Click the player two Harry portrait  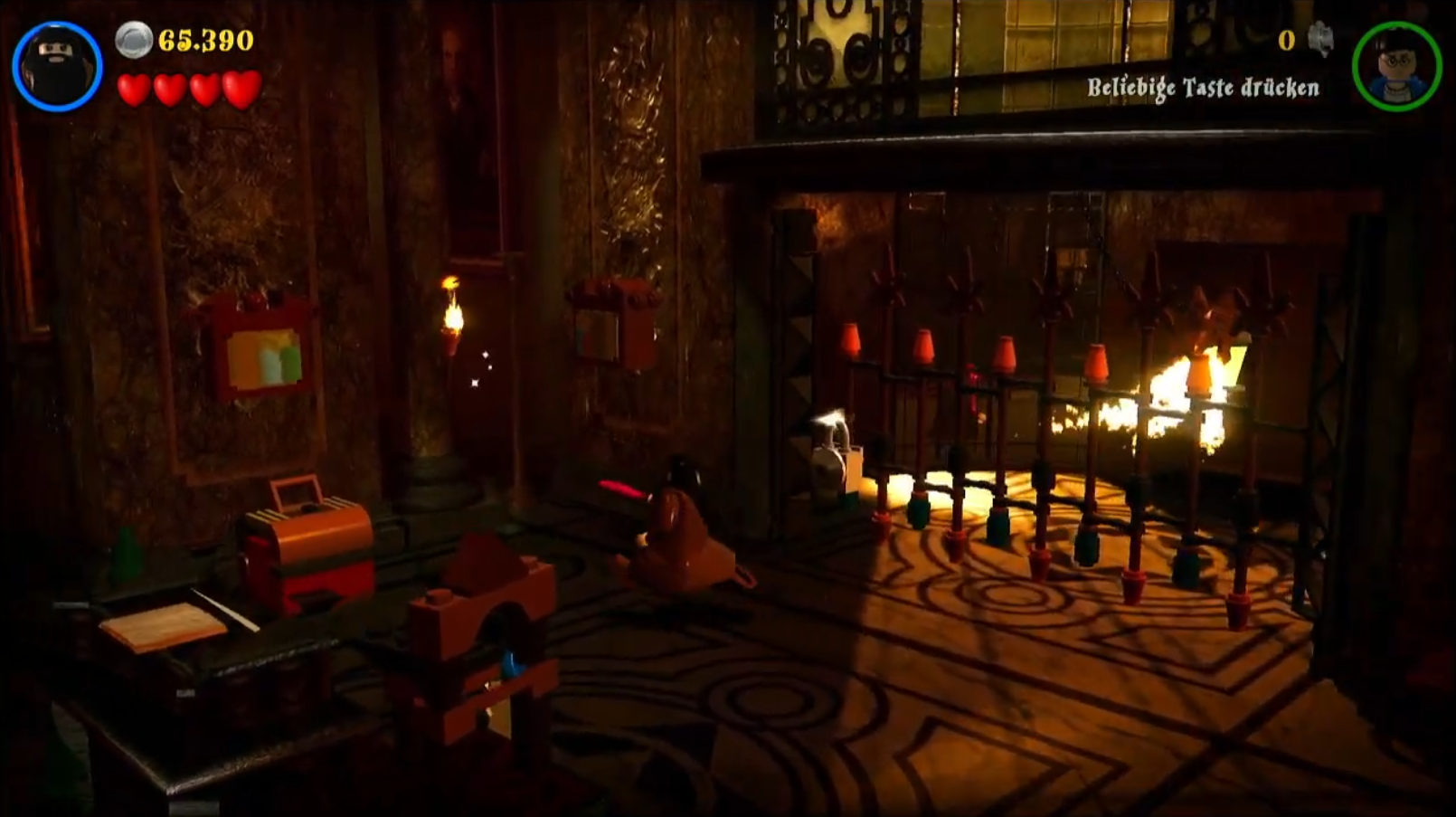1396,66
